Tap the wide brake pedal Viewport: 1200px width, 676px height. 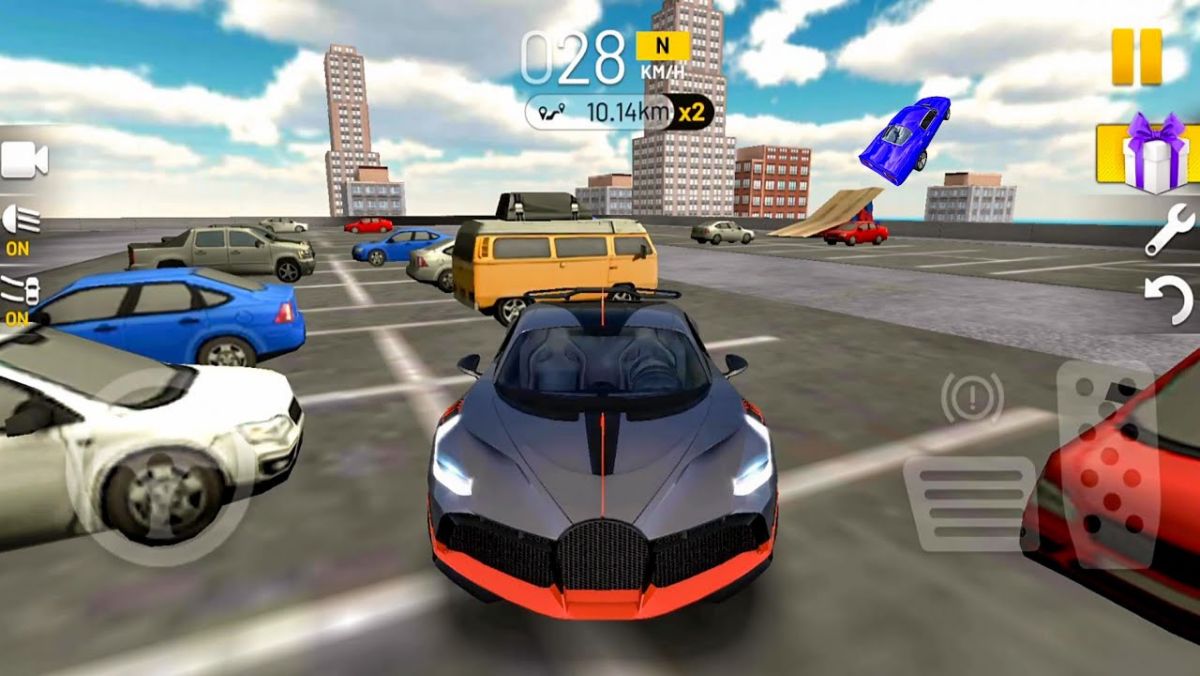pyautogui.click(x=968, y=503)
